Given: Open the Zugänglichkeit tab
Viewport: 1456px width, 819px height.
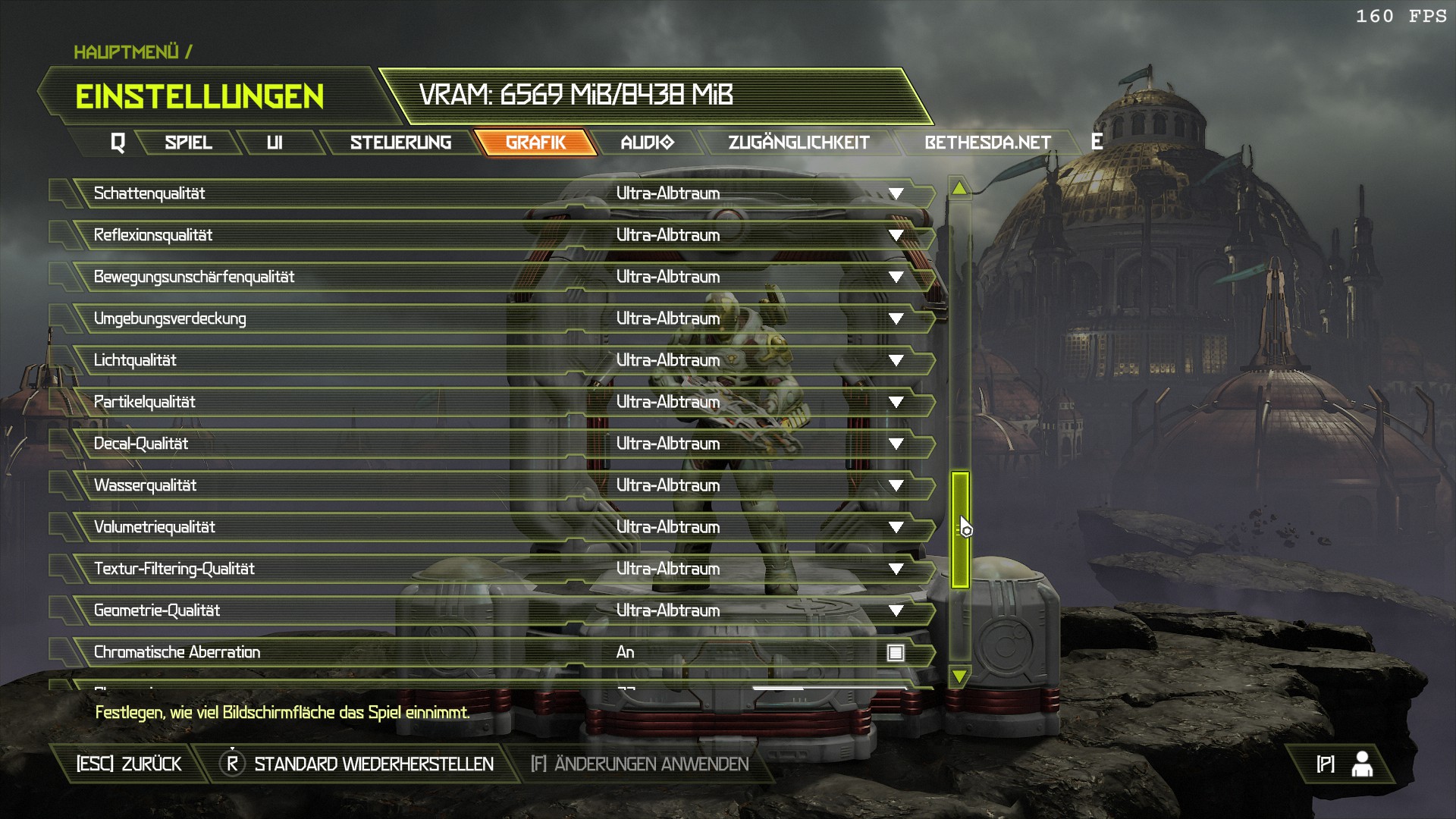Looking at the screenshot, I should 798,143.
